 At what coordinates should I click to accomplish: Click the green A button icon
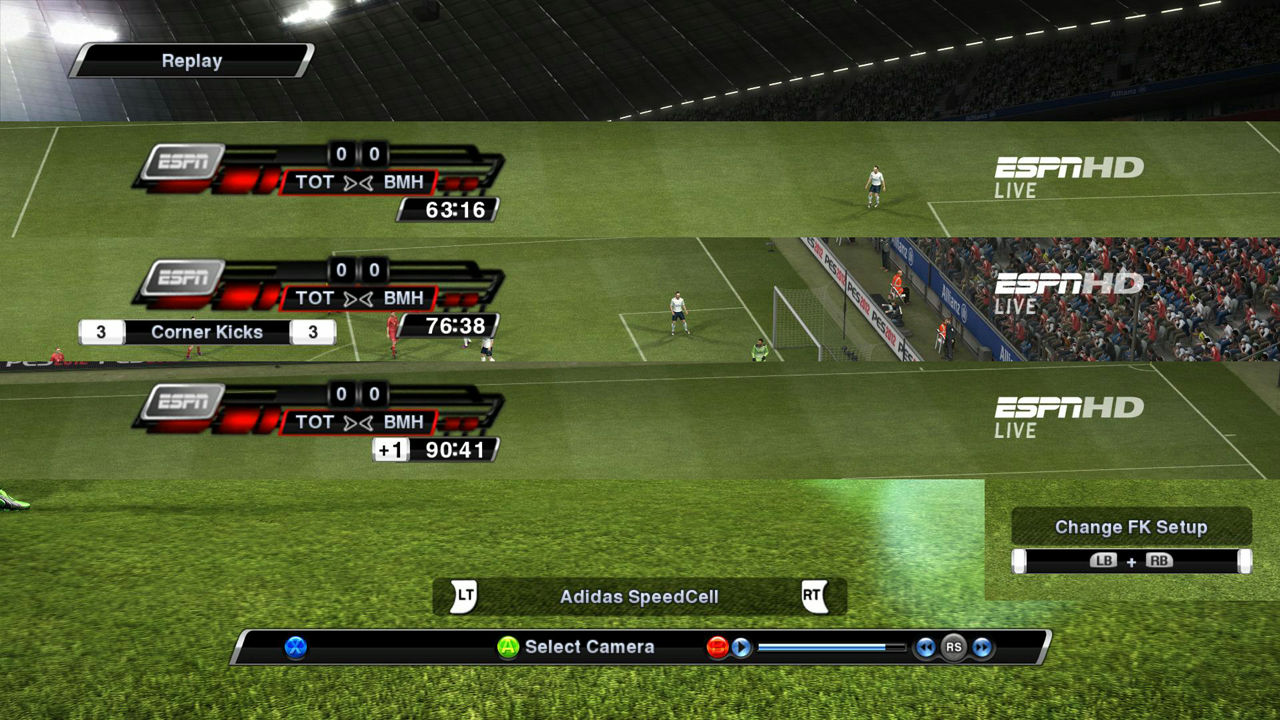506,647
